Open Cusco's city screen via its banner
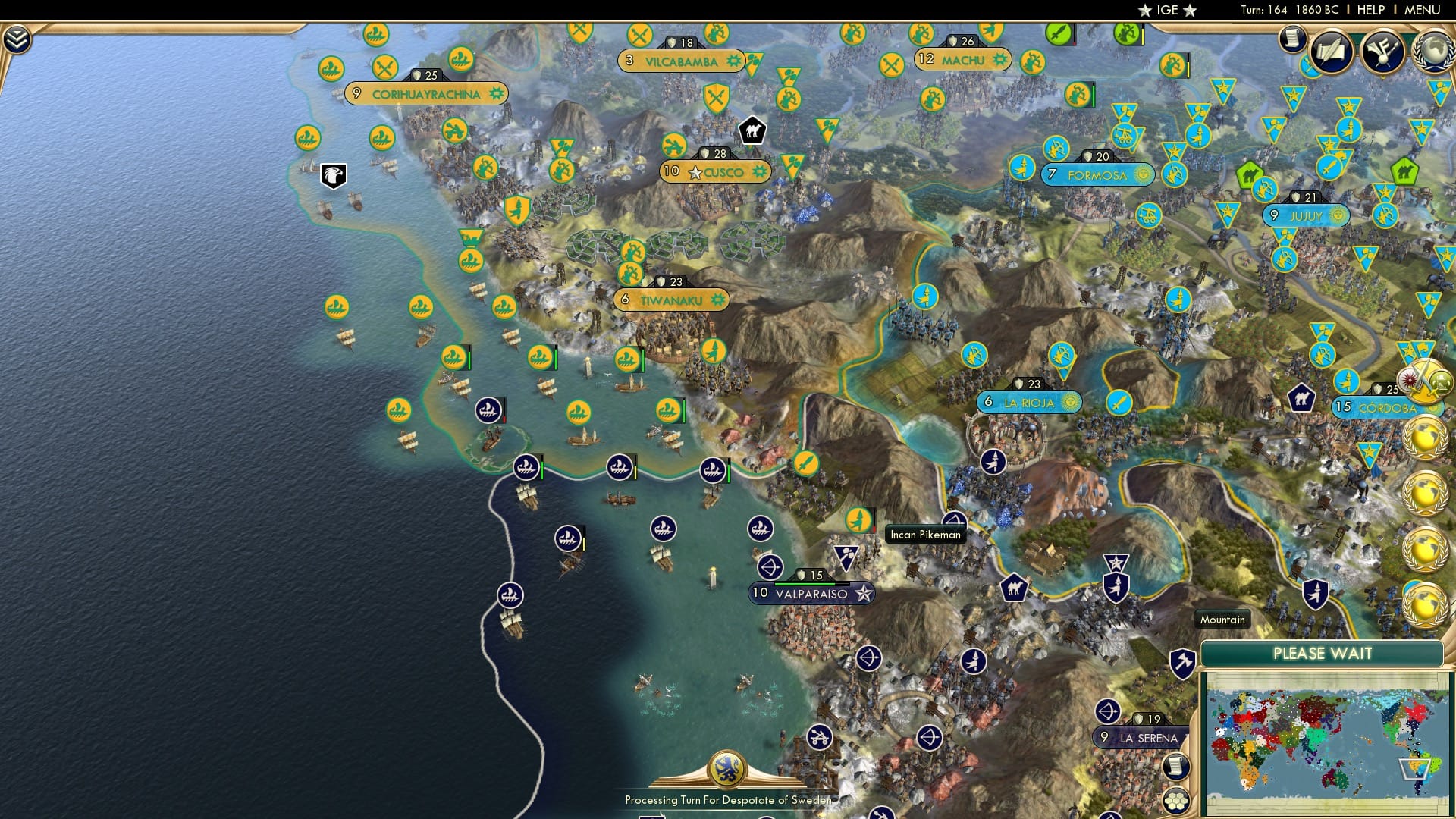The height and width of the screenshot is (819, 1456). tap(713, 172)
